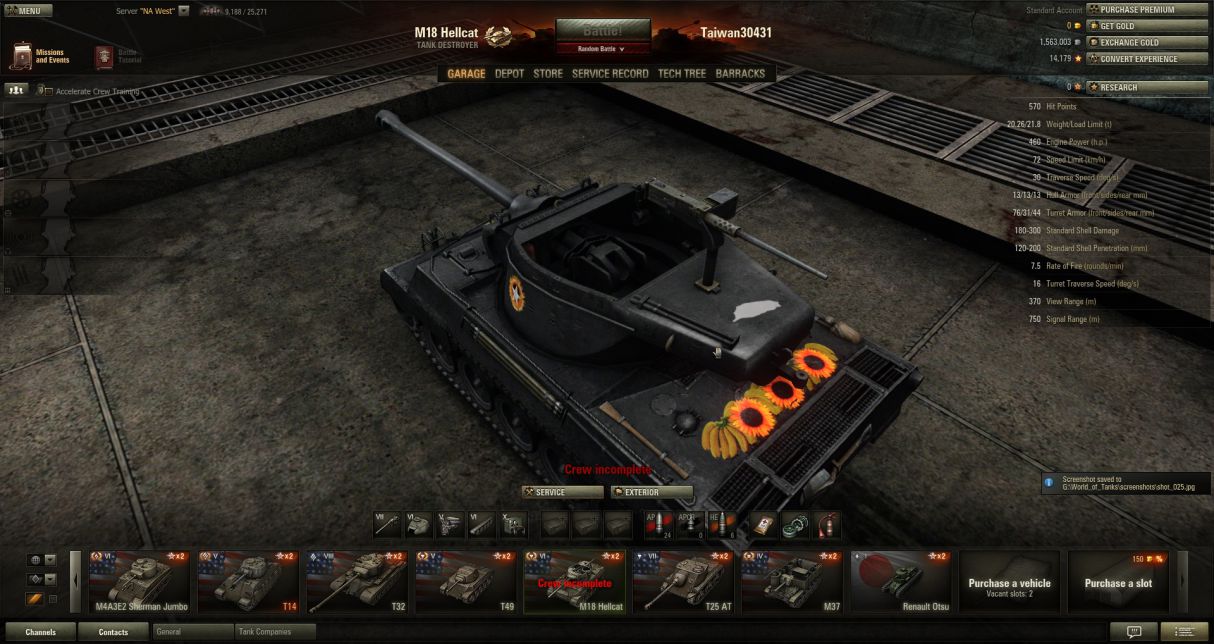Open the Tech Tree tab
Image resolution: width=1214 pixels, height=644 pixels.
[x=682, y=73]
